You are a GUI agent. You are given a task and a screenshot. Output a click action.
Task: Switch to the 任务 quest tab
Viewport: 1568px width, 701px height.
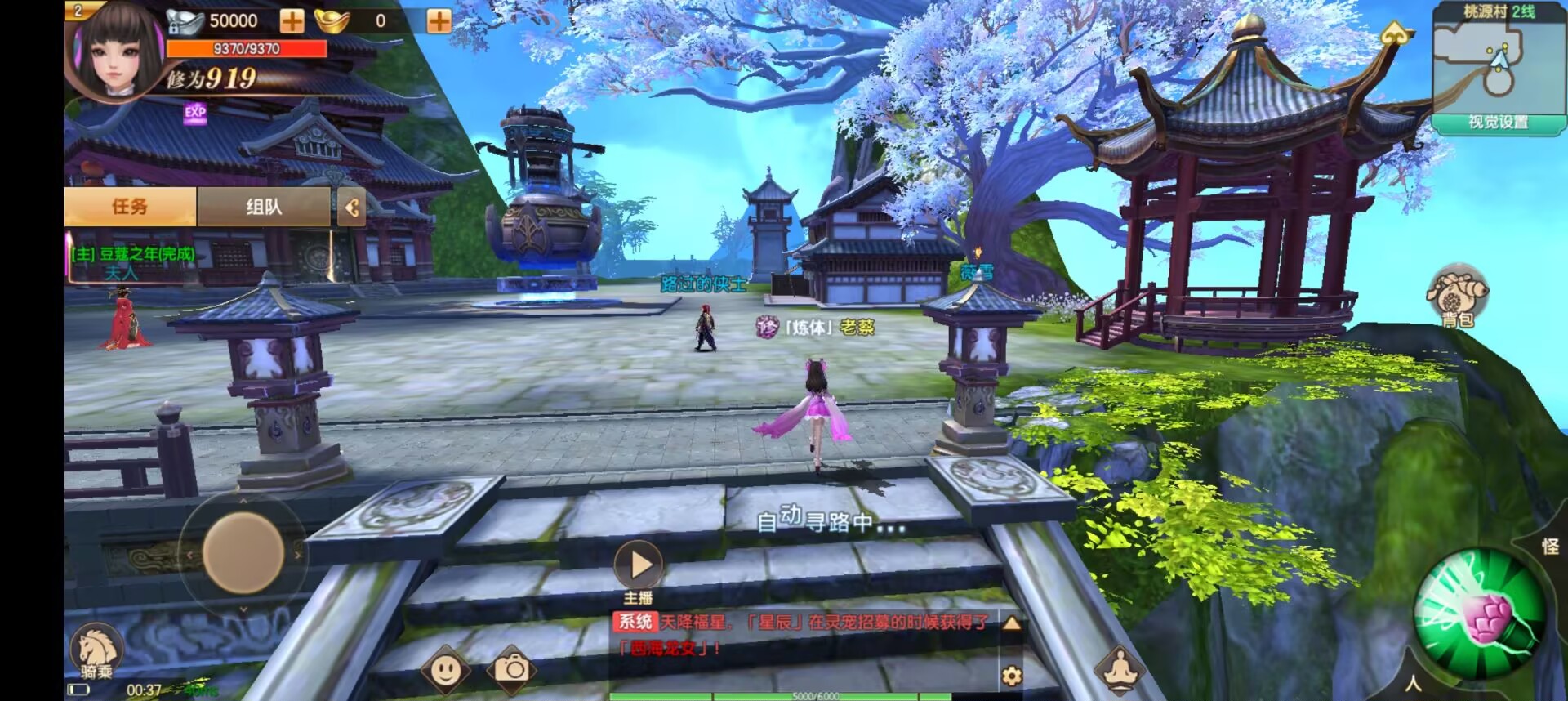(x=130, y=207)
